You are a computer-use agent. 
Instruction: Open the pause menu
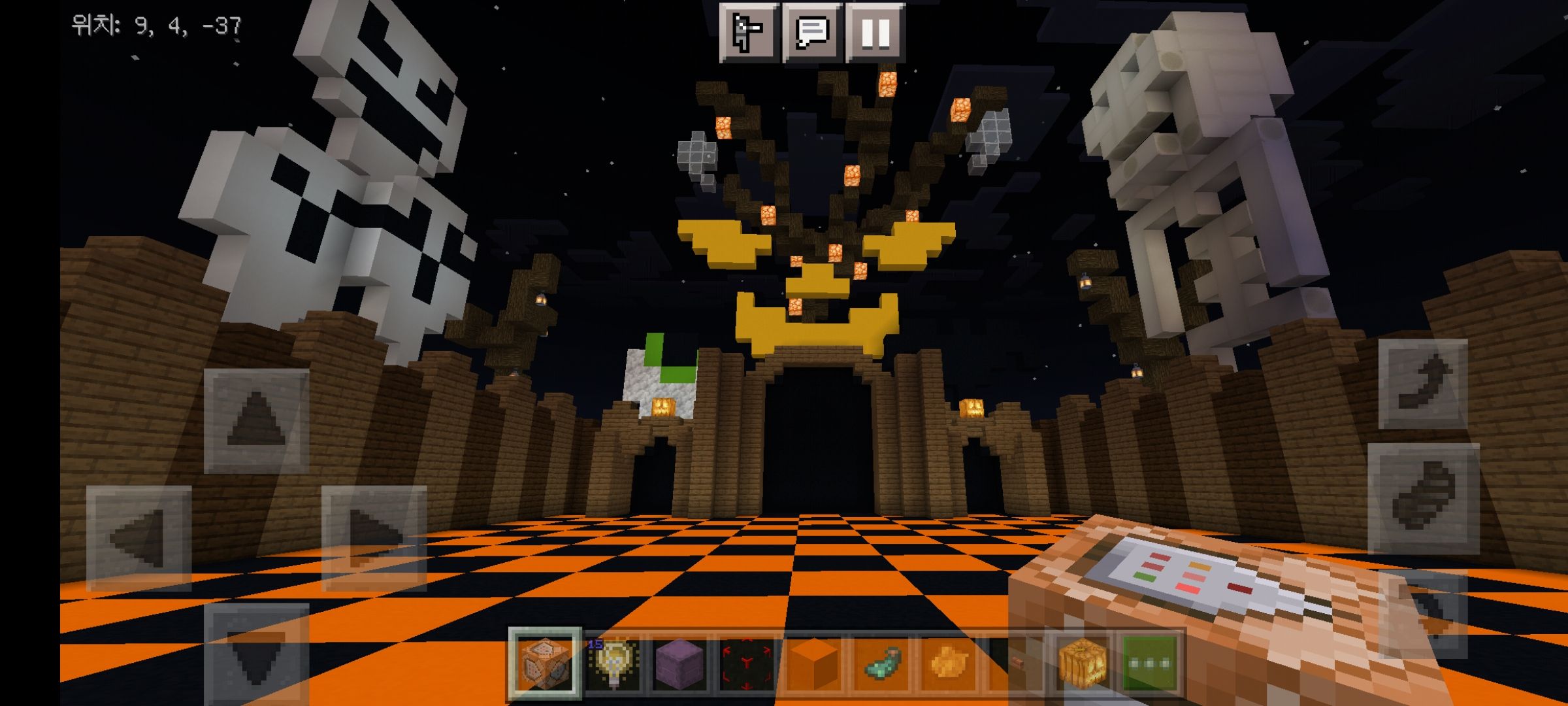(x=875, y=31)
